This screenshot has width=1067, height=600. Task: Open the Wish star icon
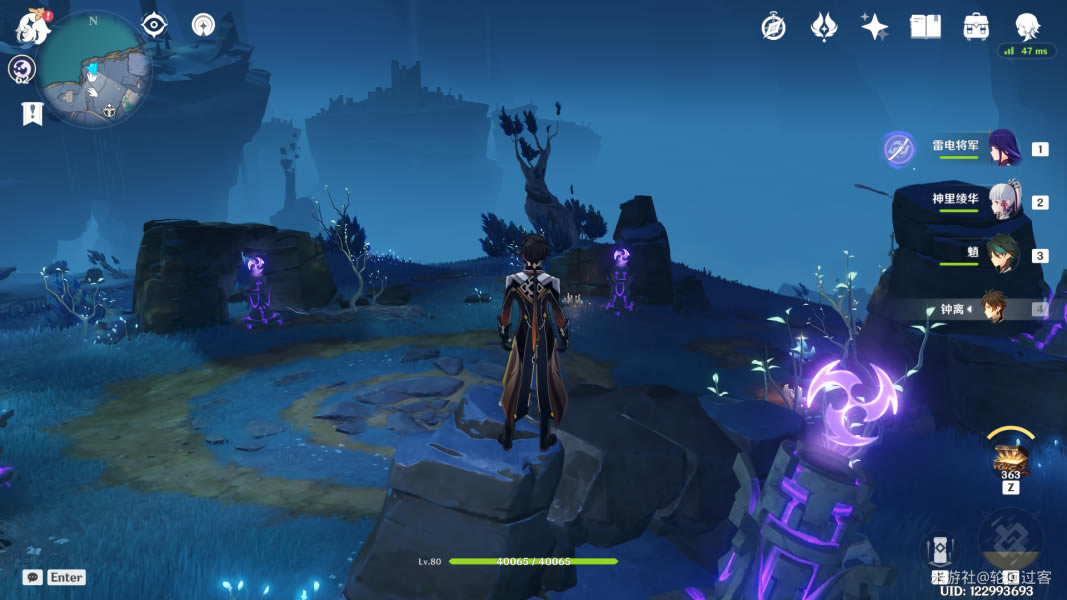pos(875,27)
